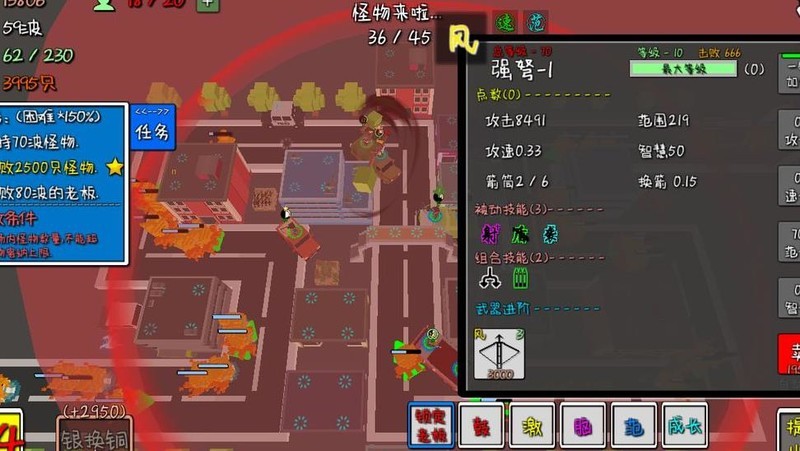The image size is (800, 451).
Task: Select the magenta 聪 skill button
Action: pos(583,427)
